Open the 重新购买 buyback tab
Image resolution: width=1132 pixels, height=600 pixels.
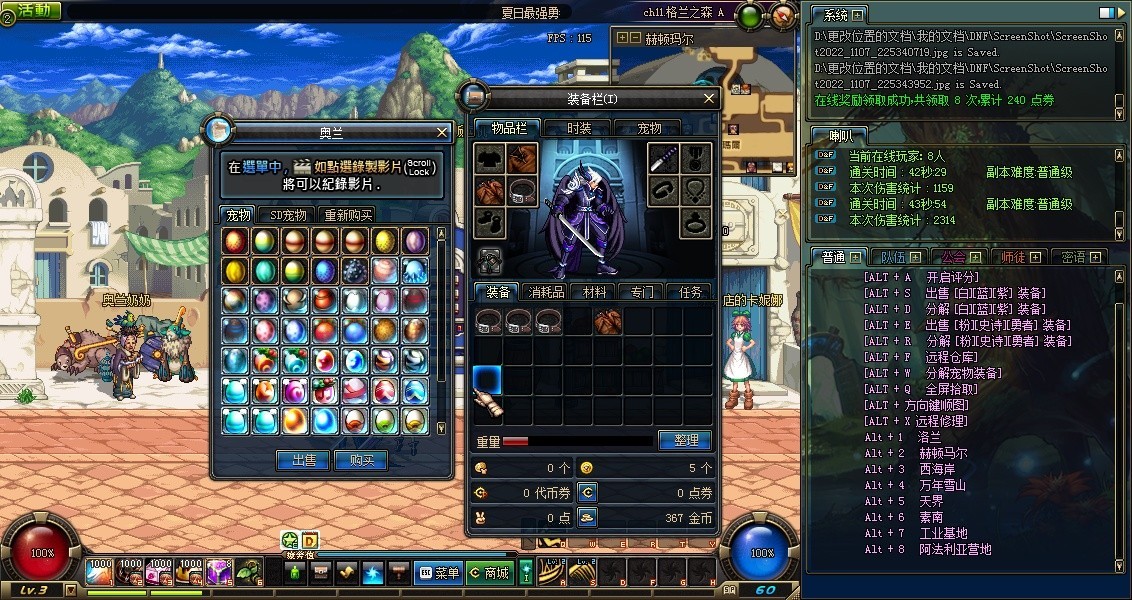[x=347, y=215]
